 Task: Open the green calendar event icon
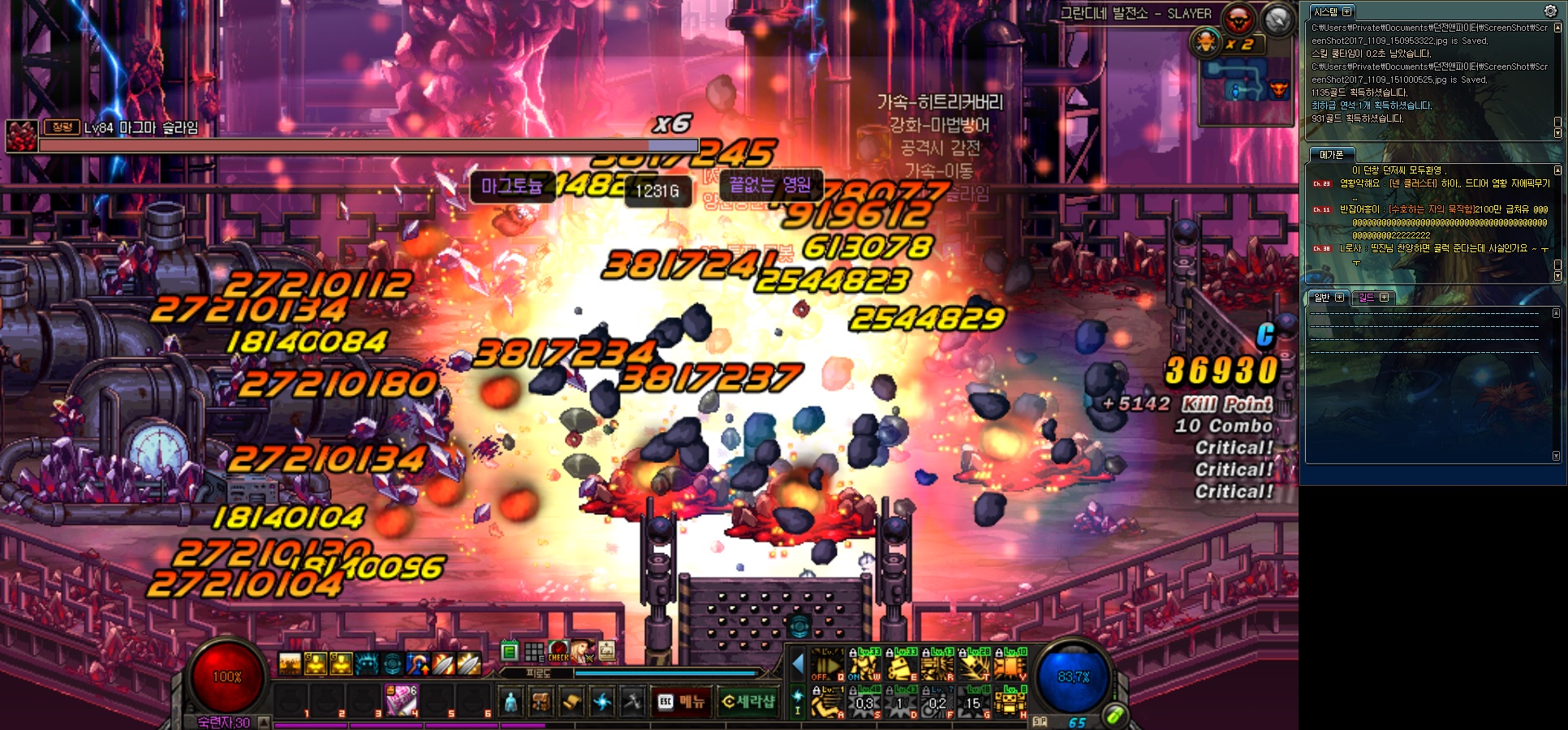(510, 651)
